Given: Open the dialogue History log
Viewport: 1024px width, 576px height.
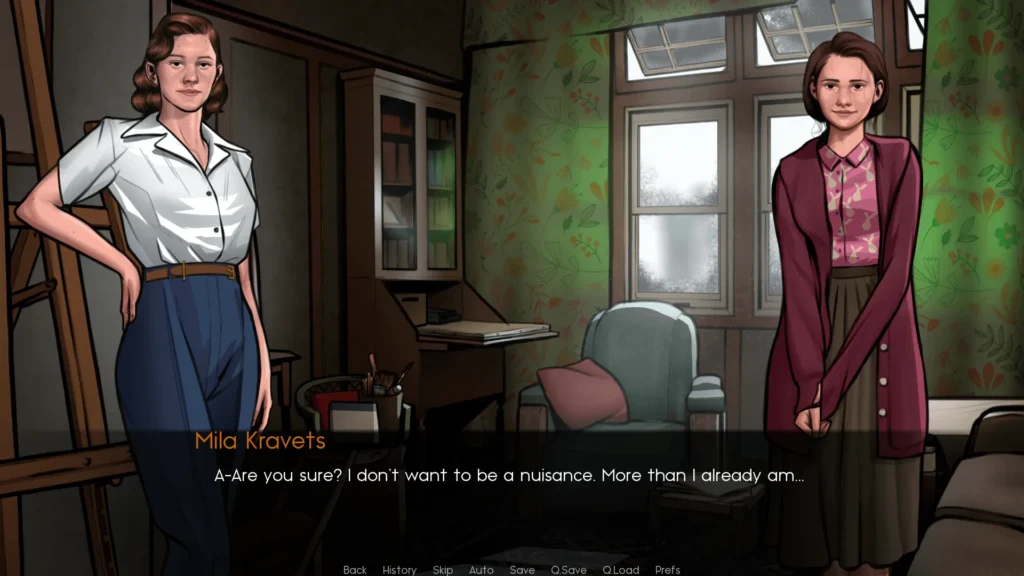Looking at the screenshot, I should [x=399, y=570].
